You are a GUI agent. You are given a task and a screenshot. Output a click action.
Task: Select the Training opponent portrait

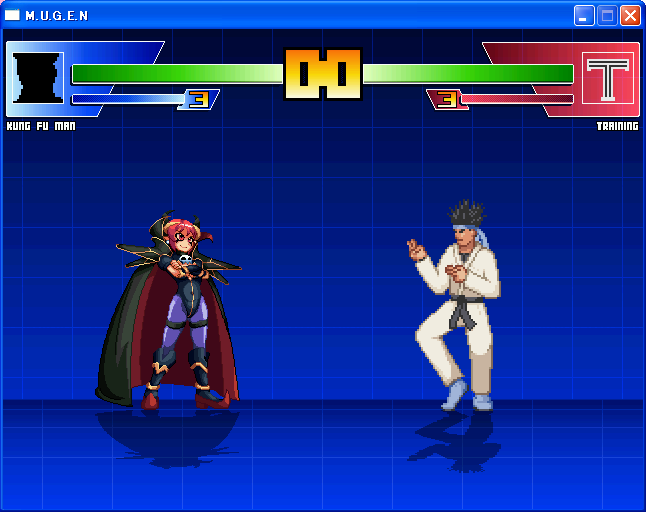pos(608,78)
